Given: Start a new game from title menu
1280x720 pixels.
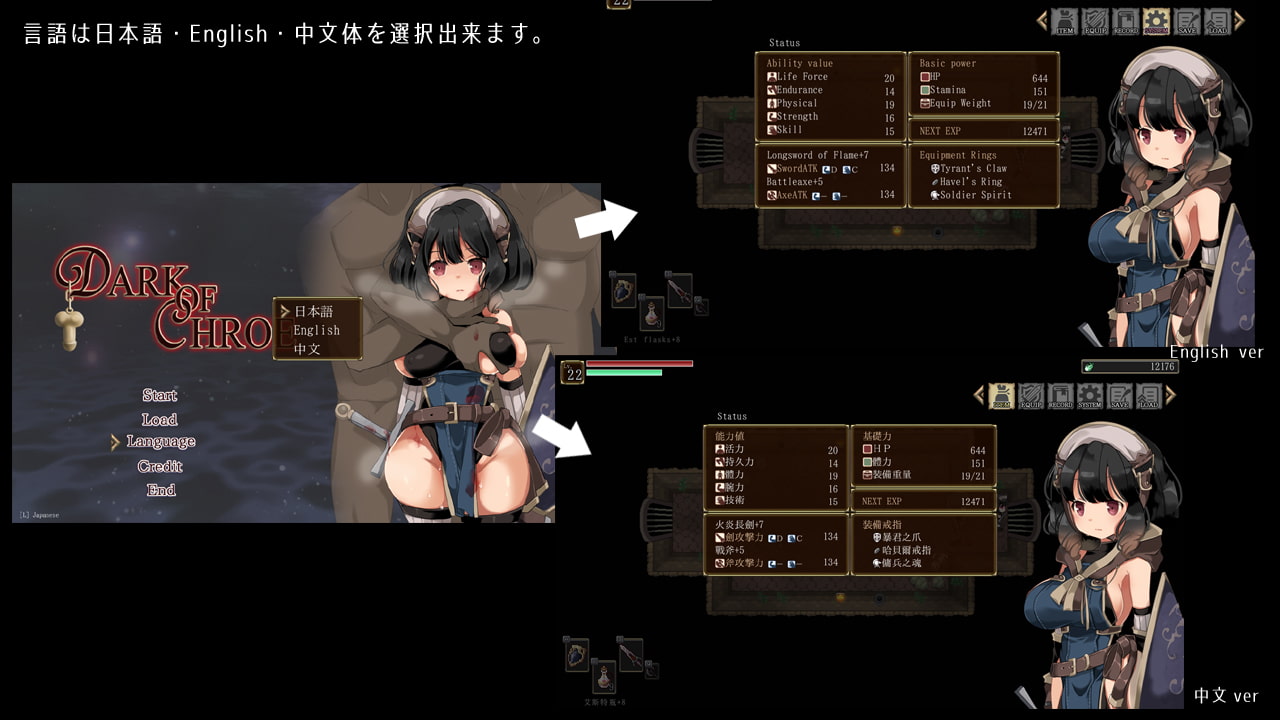Looking at the screenshot, I should pyautogui.click(x=160, y=396).
